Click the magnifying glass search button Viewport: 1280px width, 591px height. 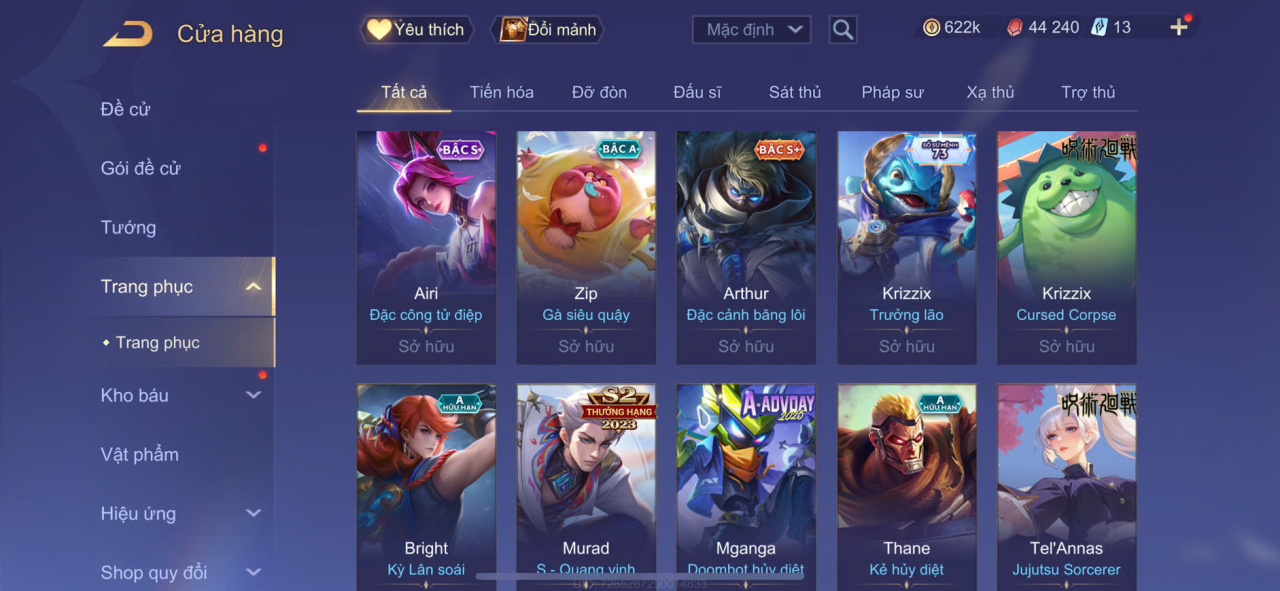pyautogui.click(x=843, y=30)
